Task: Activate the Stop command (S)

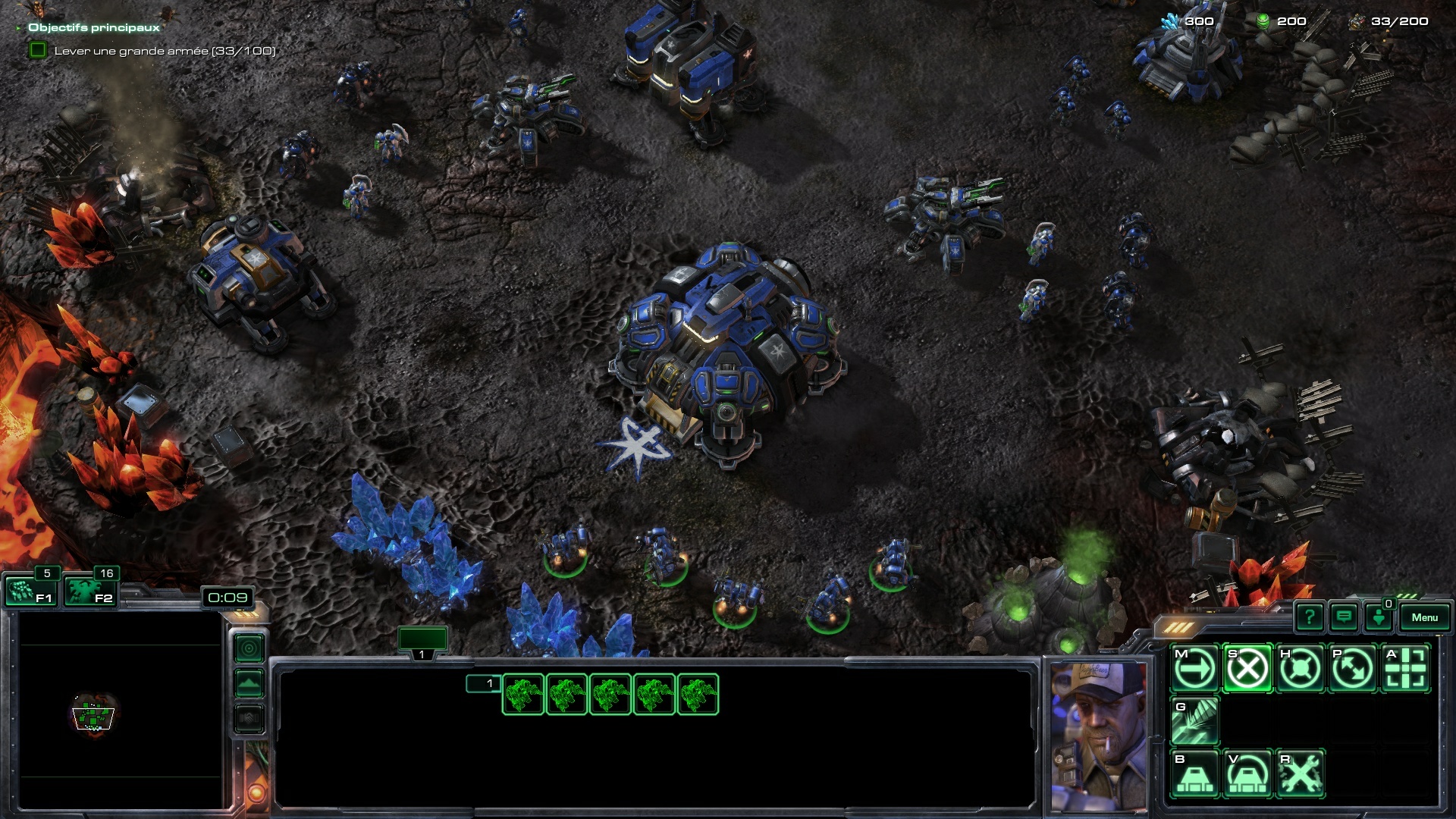Action: [x=1247, y=669]
